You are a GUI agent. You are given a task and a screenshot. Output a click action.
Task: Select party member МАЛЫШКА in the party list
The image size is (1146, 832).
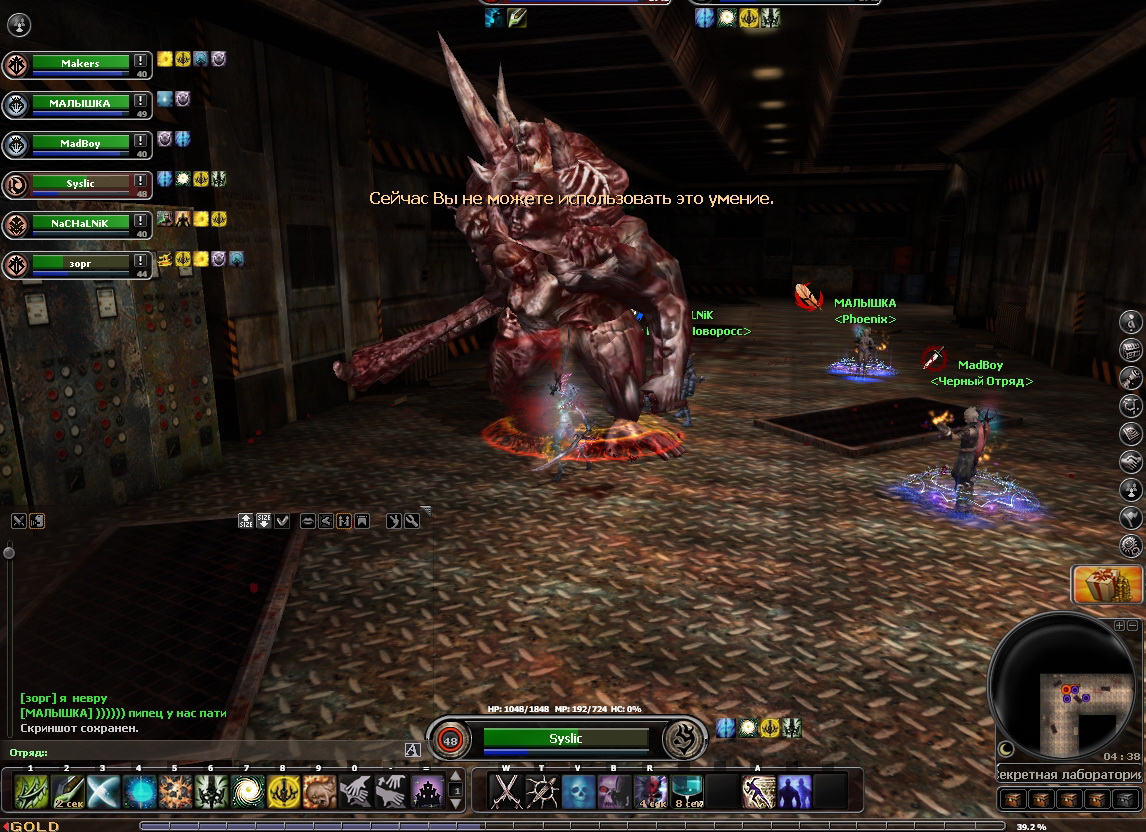[x=80, y=103]
